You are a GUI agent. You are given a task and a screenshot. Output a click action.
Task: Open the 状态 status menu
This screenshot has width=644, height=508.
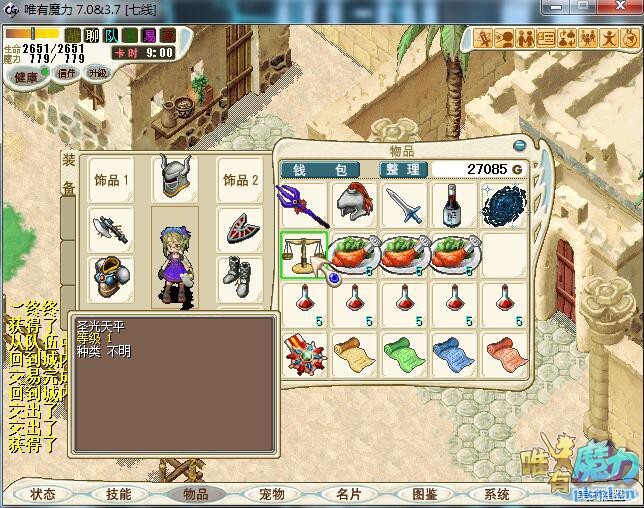[x=43, y=494]
